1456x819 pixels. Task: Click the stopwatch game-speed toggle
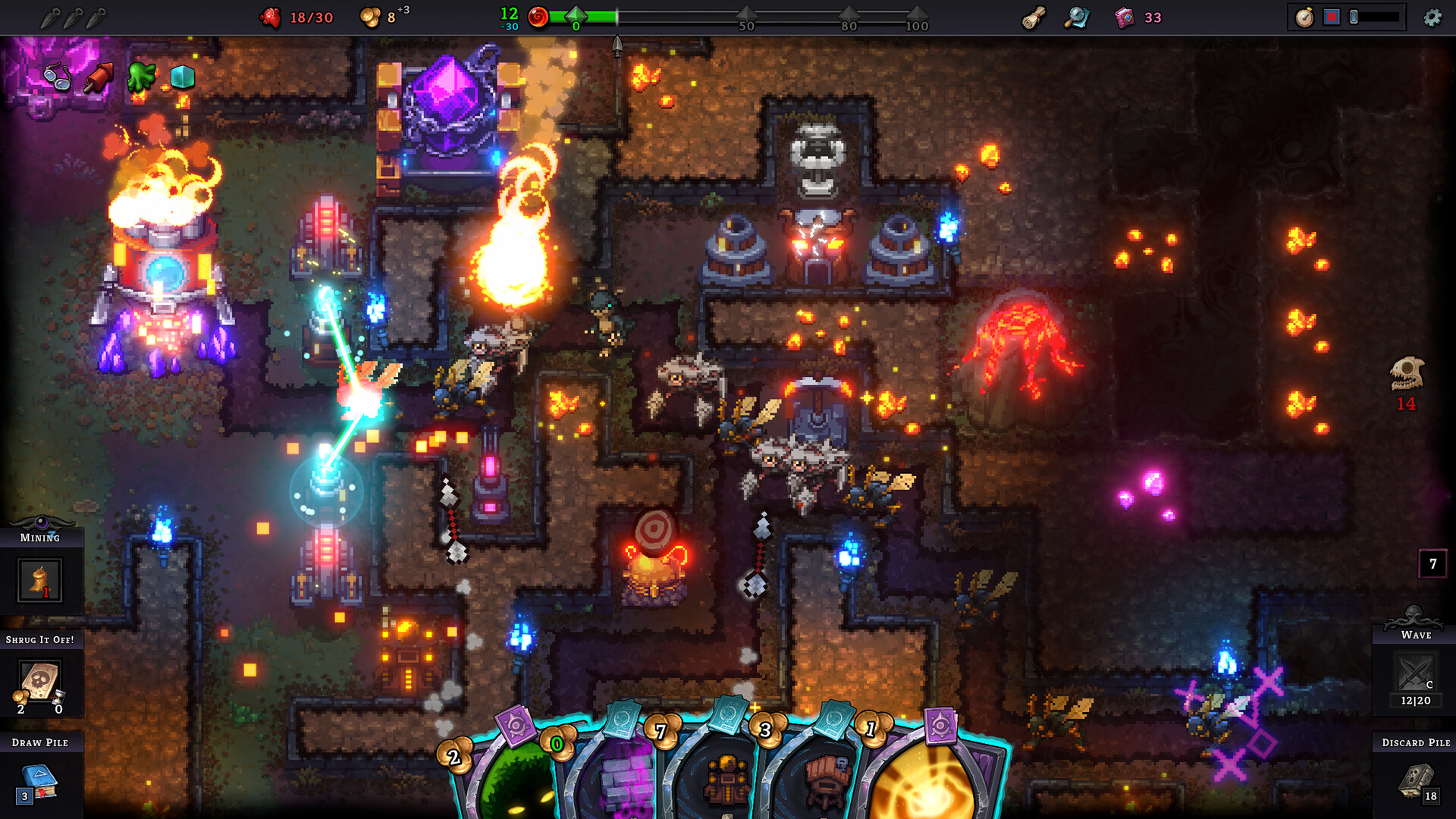point(1305,17)
